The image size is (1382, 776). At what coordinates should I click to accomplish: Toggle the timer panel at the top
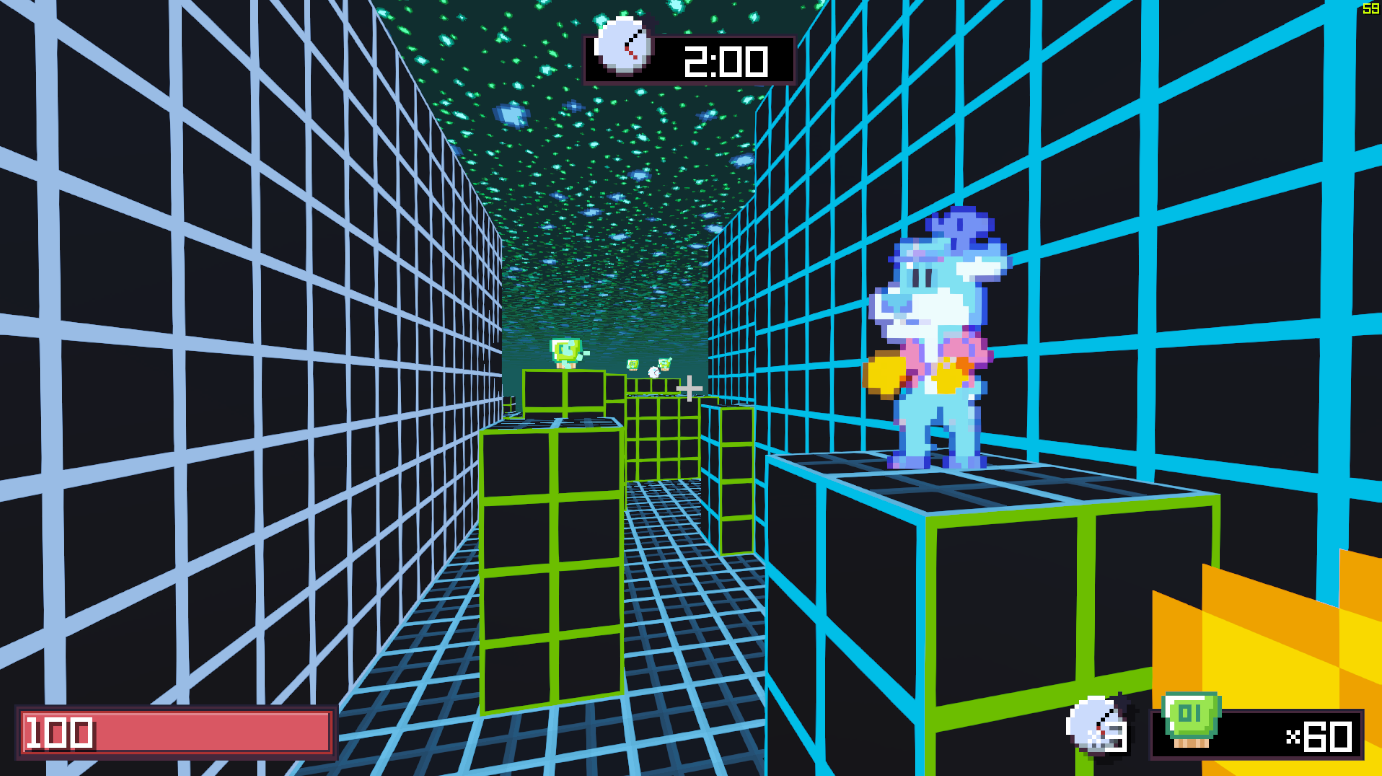[x=690, y=56]
